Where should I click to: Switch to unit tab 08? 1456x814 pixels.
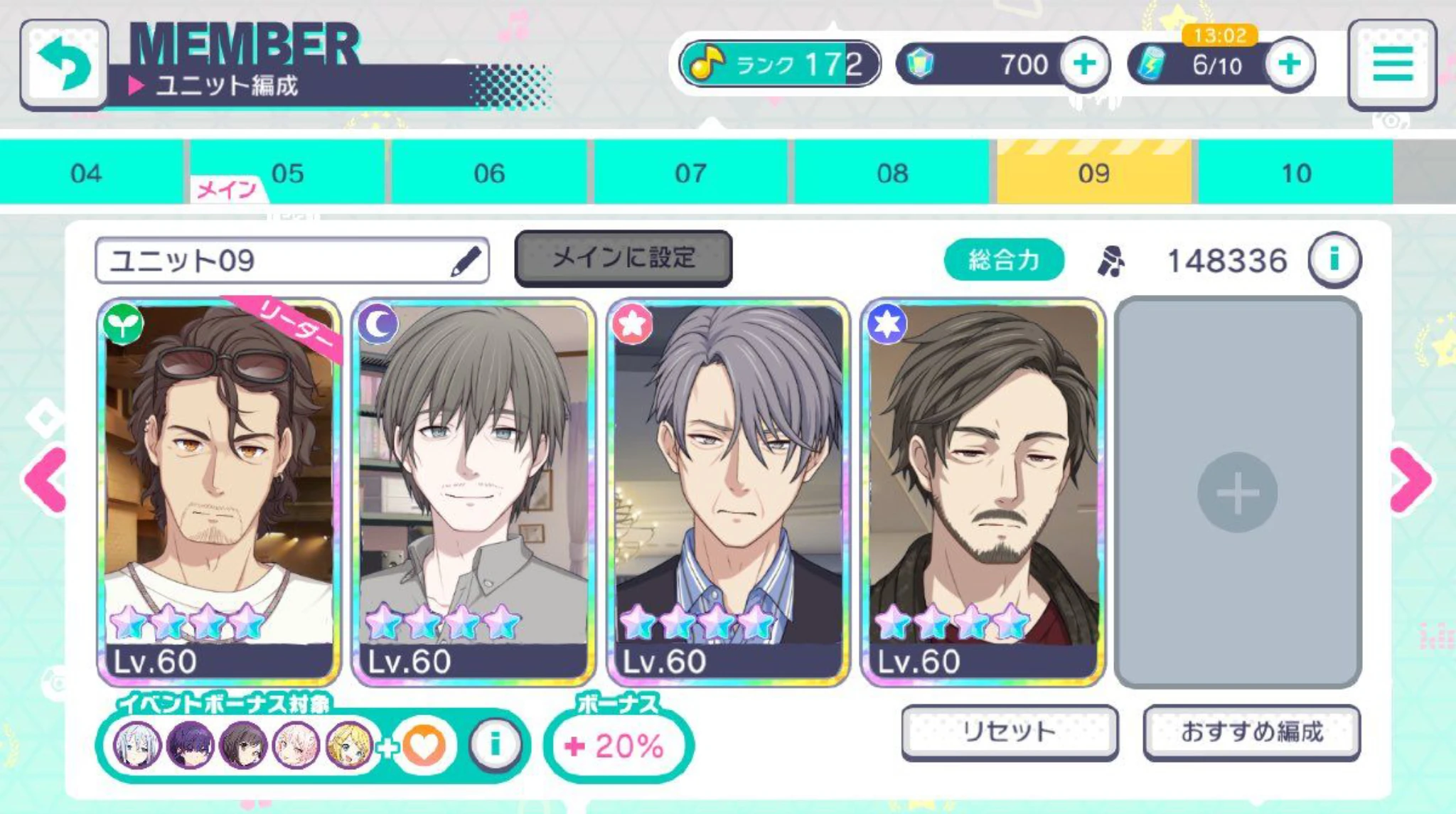892,171
